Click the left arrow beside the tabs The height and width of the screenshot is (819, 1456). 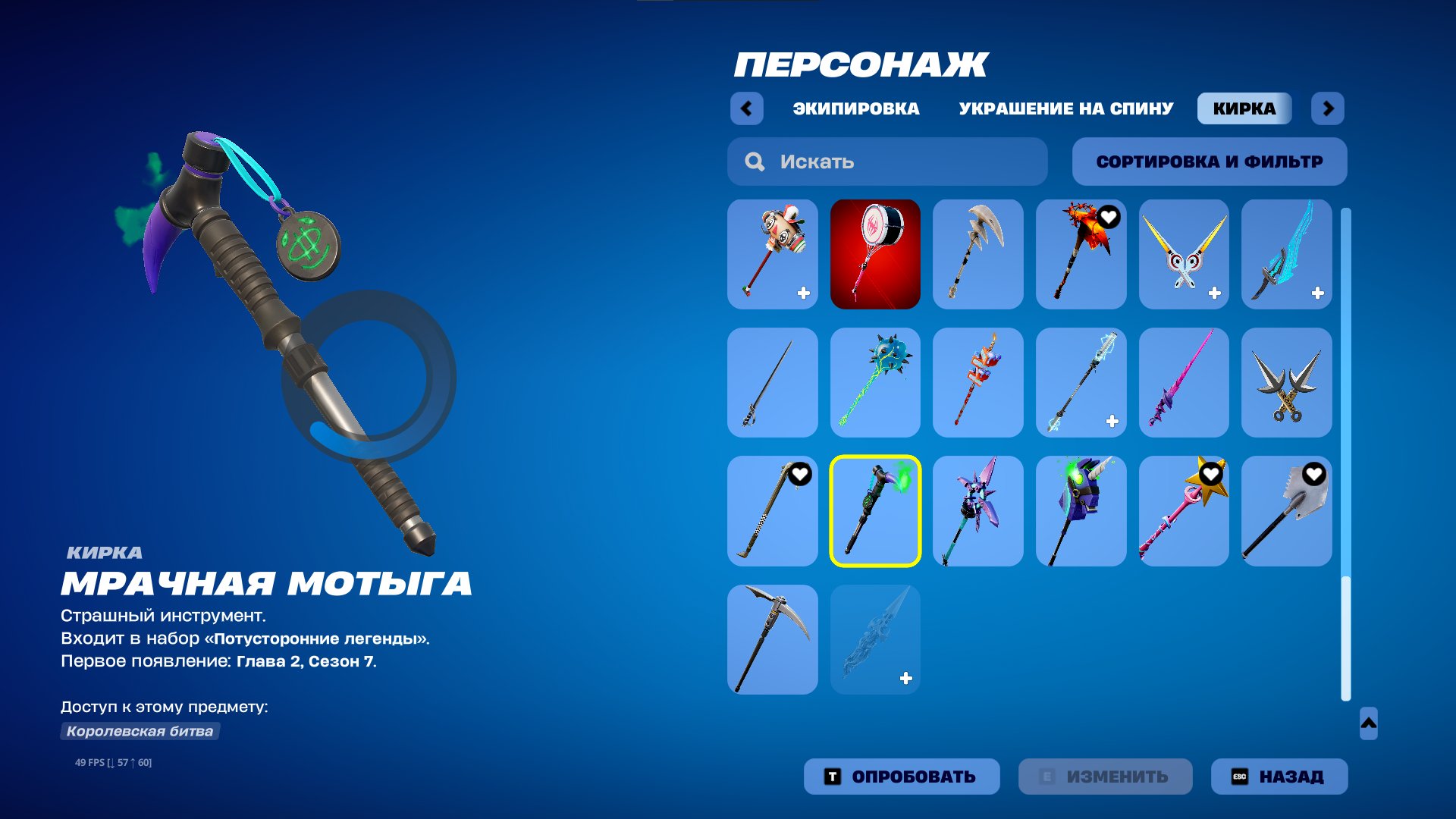point(747,108)
